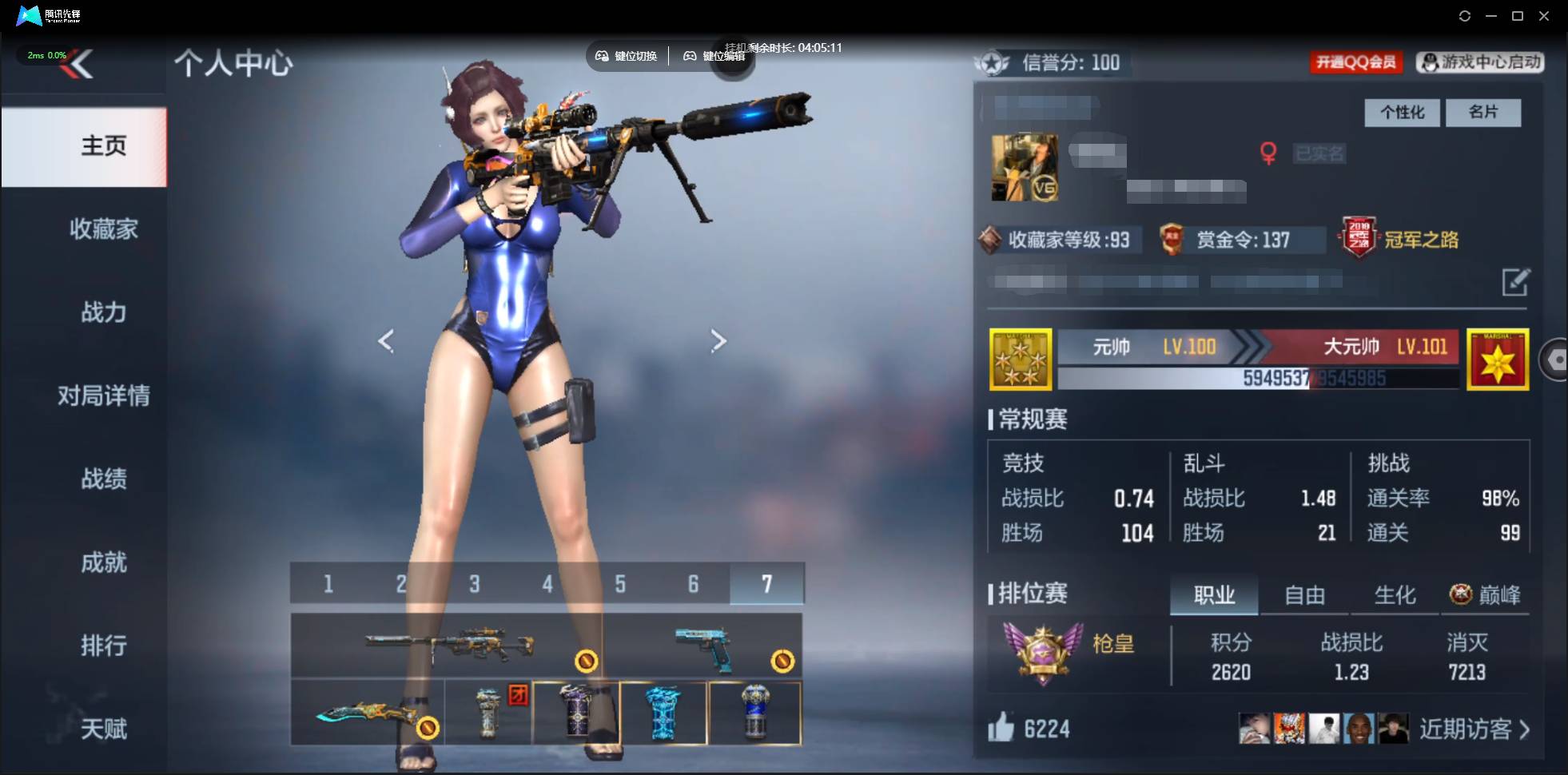This screenshot has height=775, width=1568.
Task: Switch to the 生化 ranked tab
Action: (x=1398, y=594)
